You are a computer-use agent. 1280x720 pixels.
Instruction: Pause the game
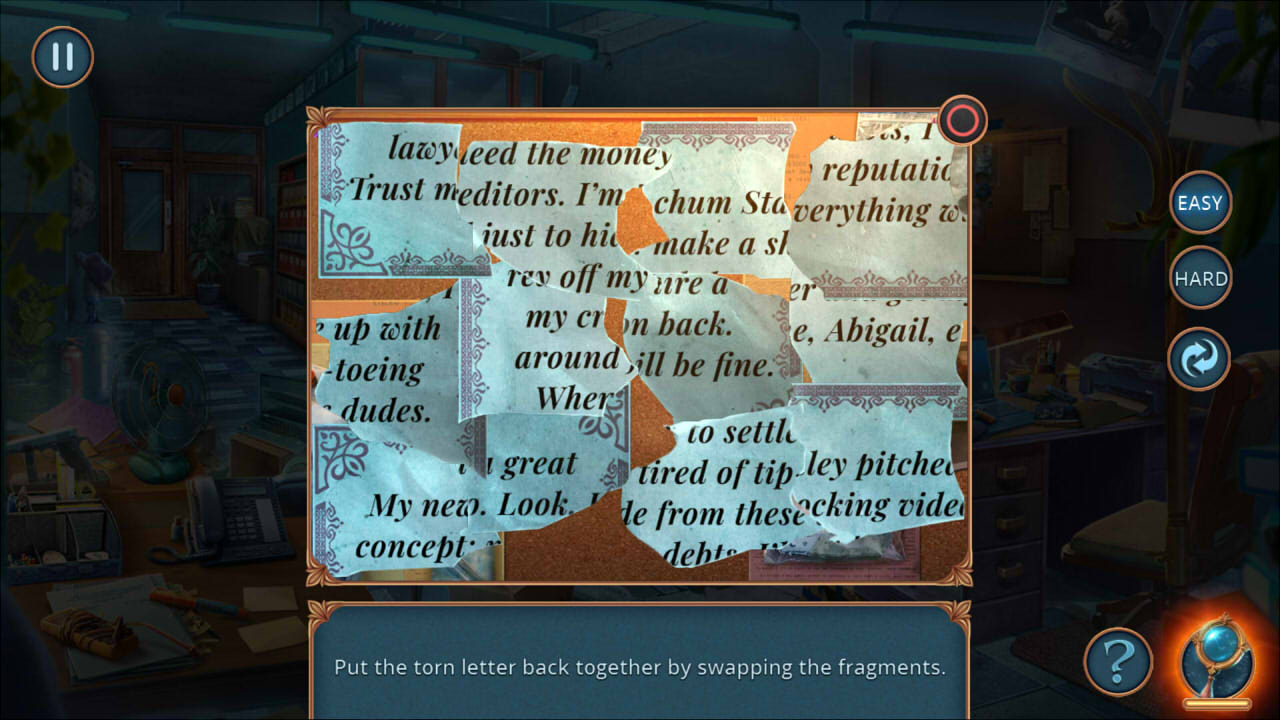62,57
